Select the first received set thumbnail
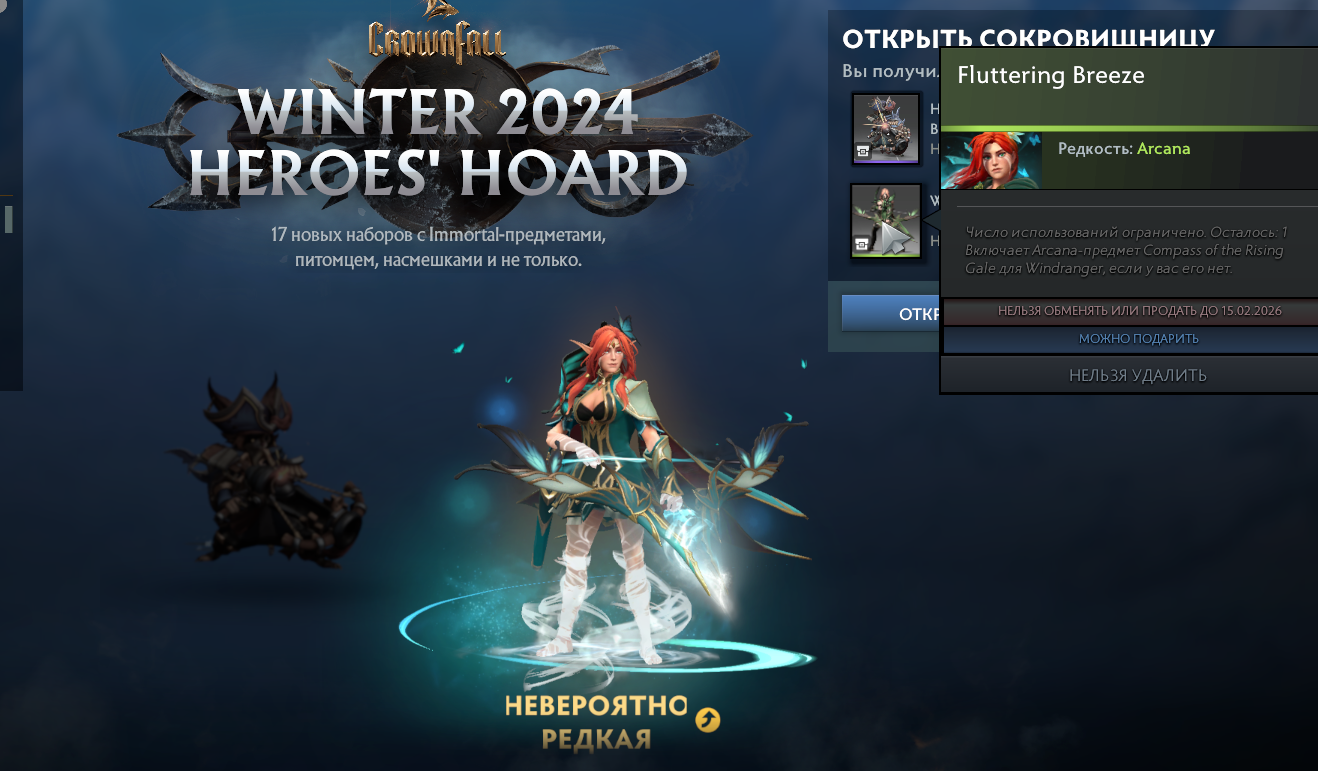This screenshot has height=771, width=1318. point(886,128)
